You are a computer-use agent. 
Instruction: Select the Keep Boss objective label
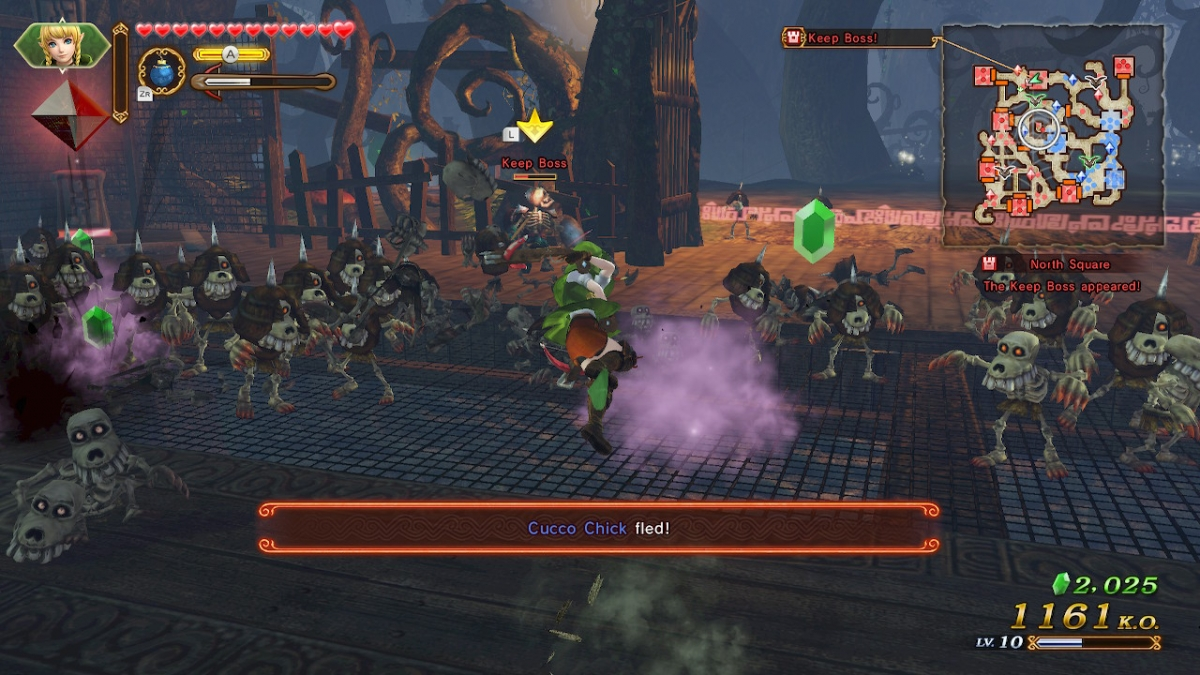click(857, 39)
